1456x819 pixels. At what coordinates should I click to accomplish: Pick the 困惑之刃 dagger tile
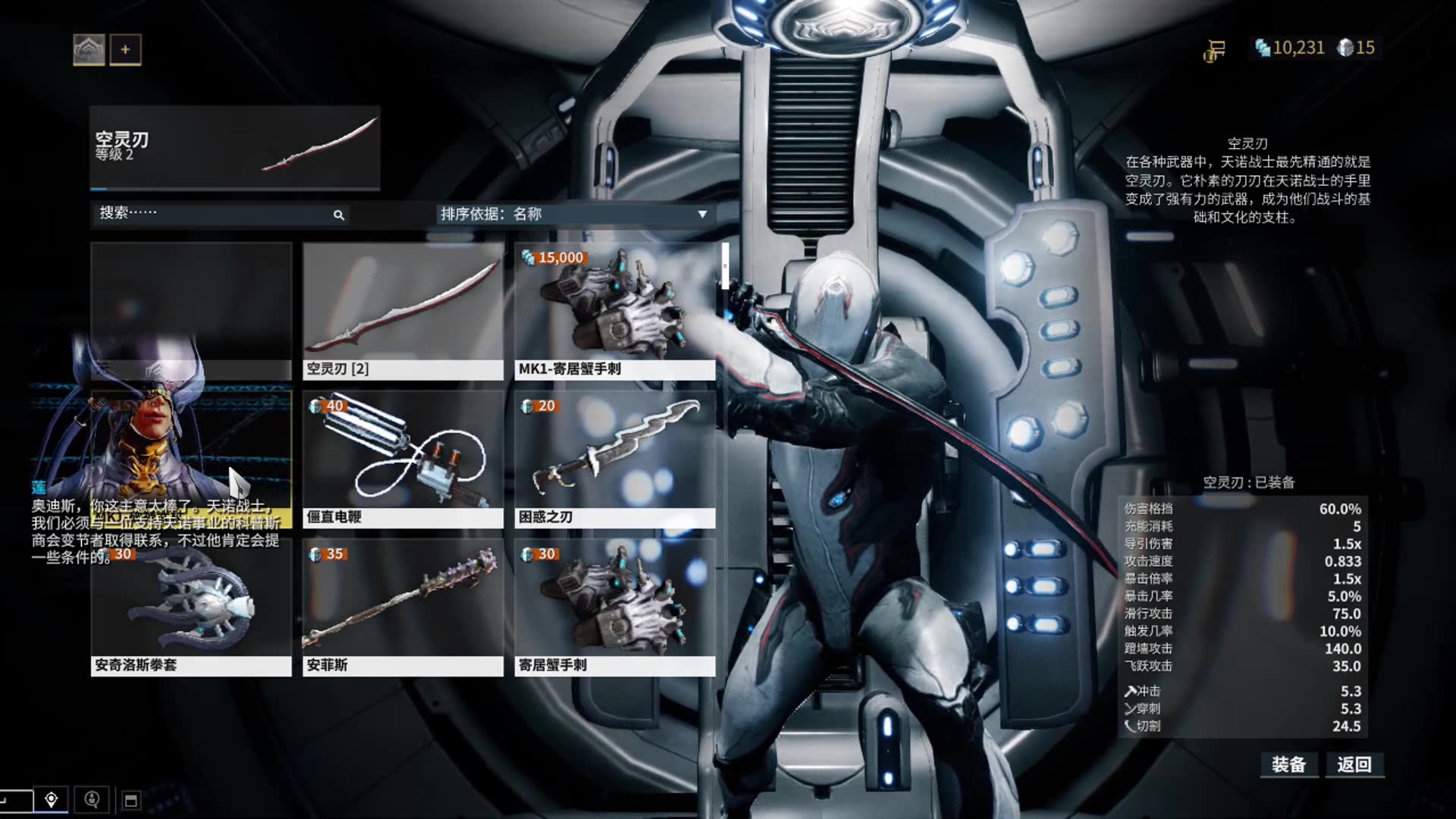click(x=615, y=459)
